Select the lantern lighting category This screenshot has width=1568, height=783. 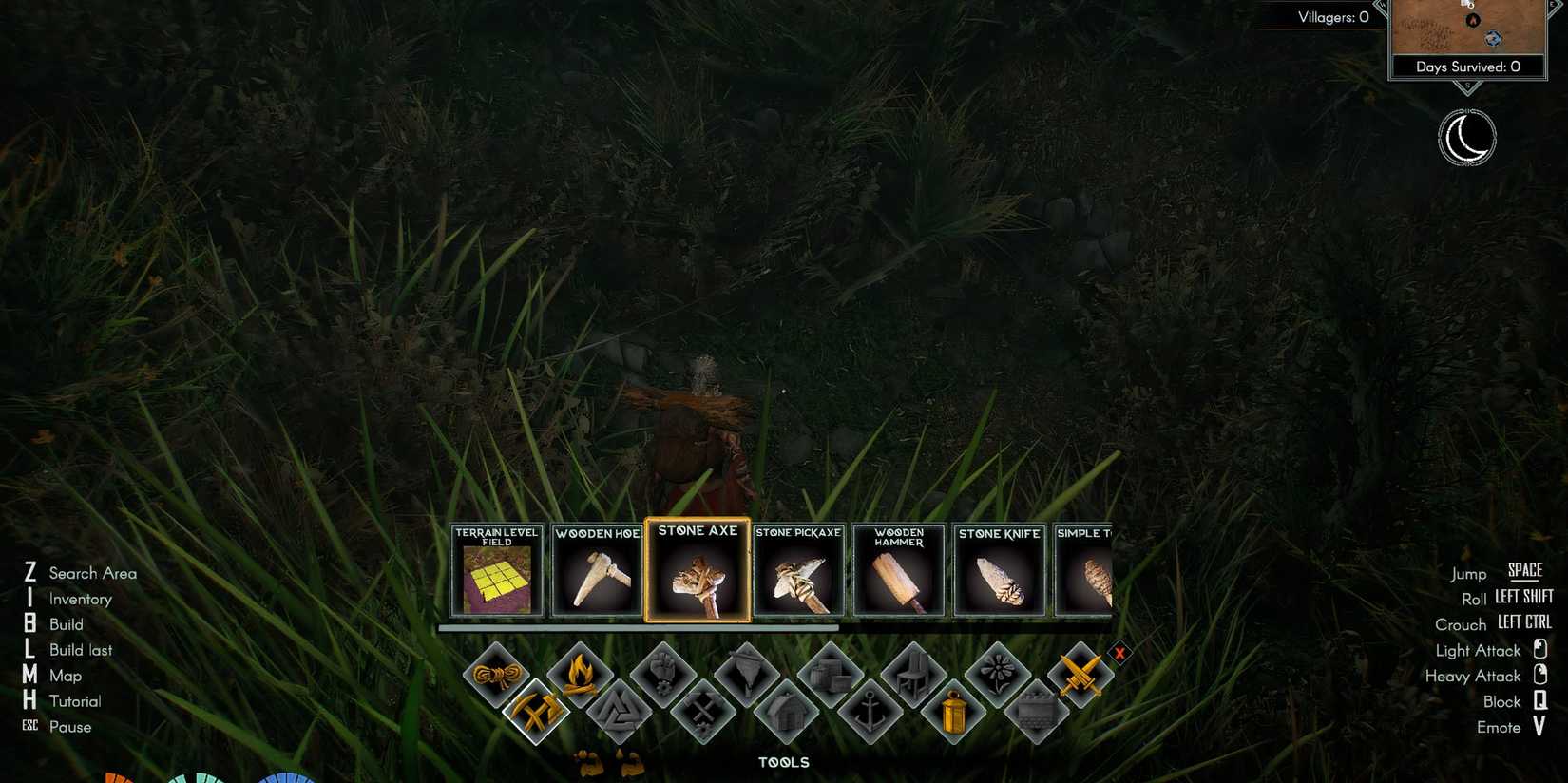click(x=952, y=713)
